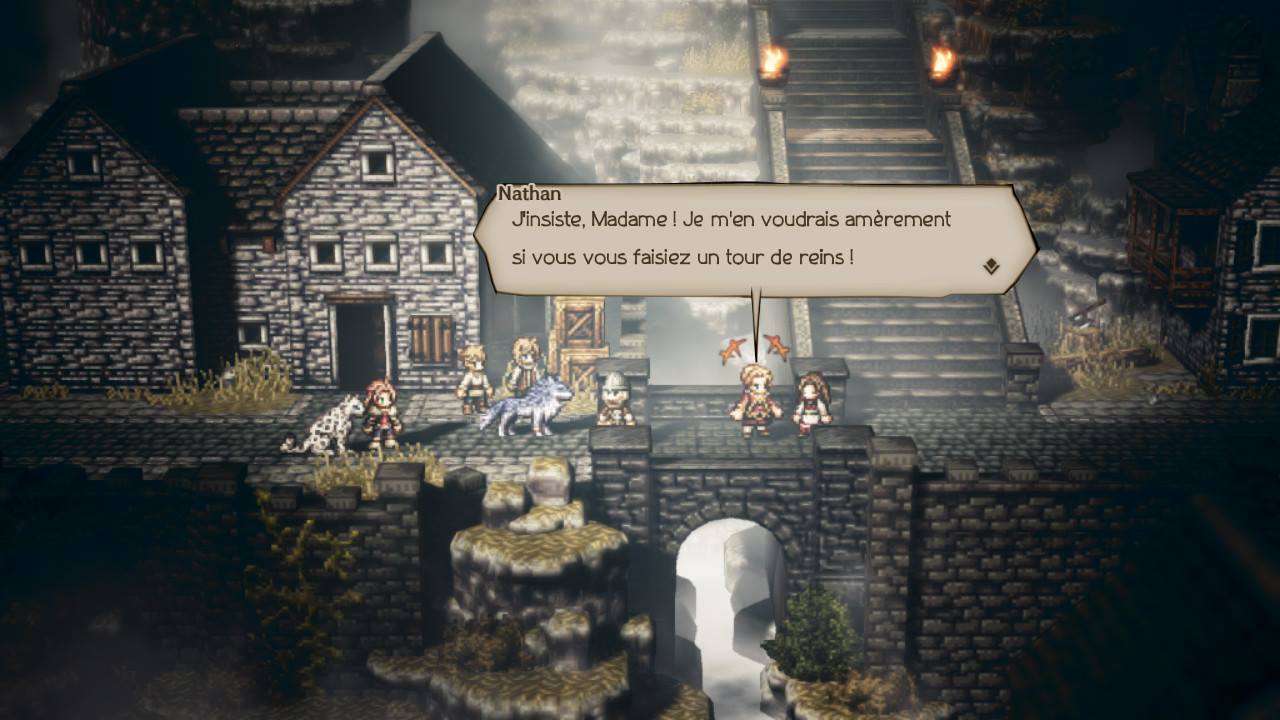
Task: Click Nathan's dialogue speech box
Action: (740, 240)
